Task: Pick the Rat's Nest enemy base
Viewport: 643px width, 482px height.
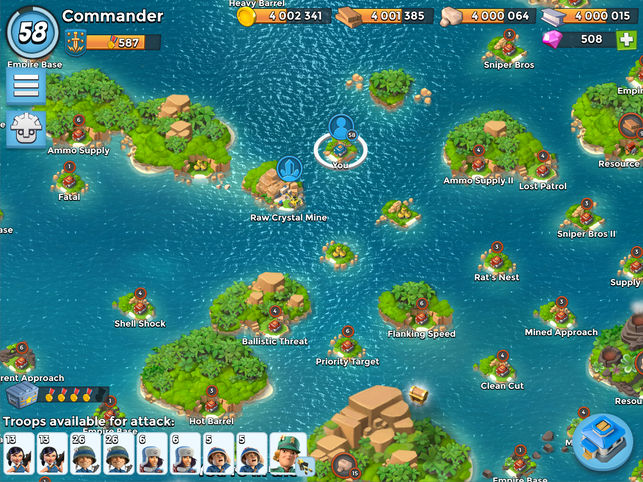Action: 496,259
